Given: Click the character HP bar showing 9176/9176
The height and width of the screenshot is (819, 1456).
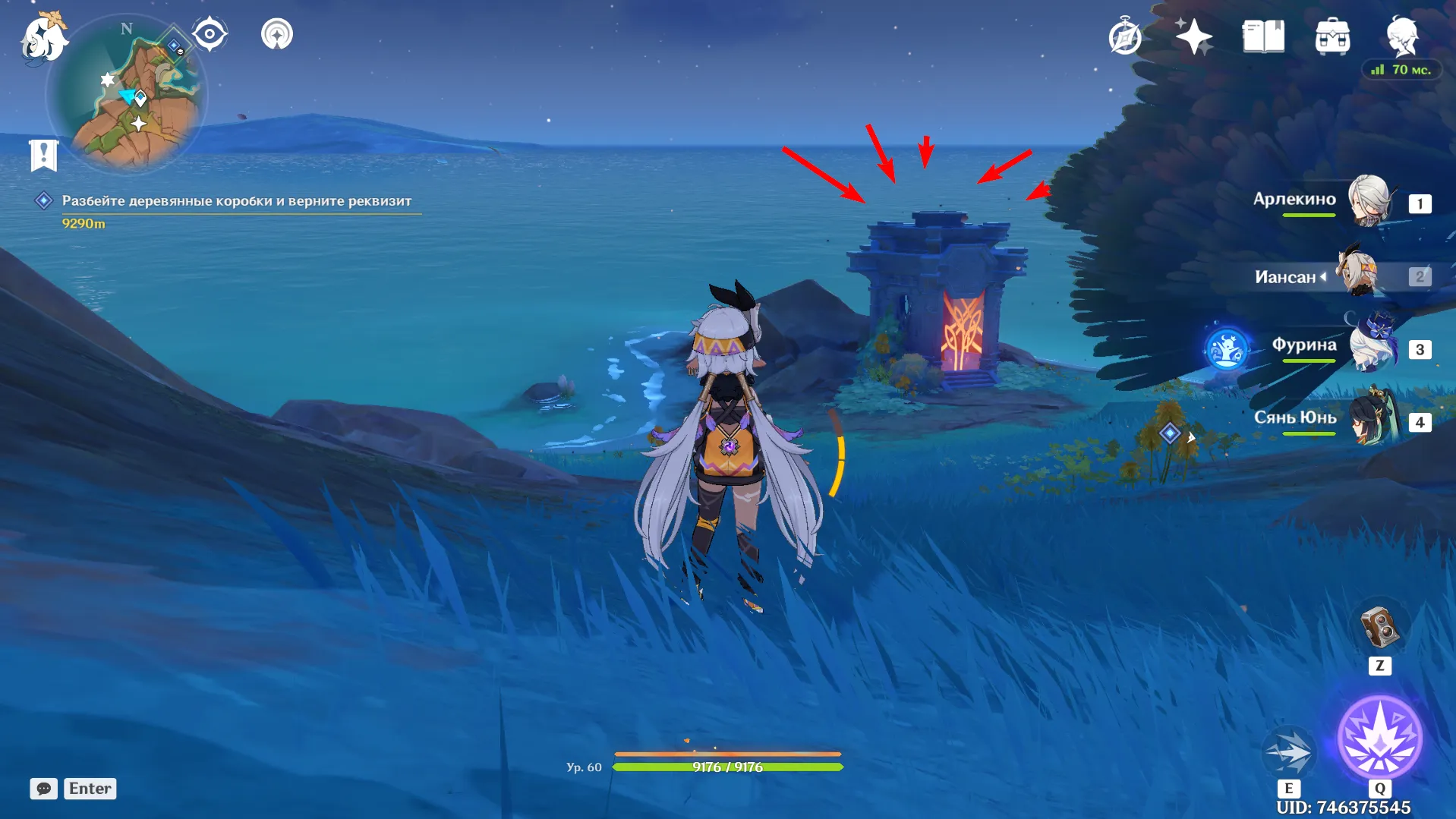Looking at the screenshot, I should pyautogui.click(x=730, y=767).
